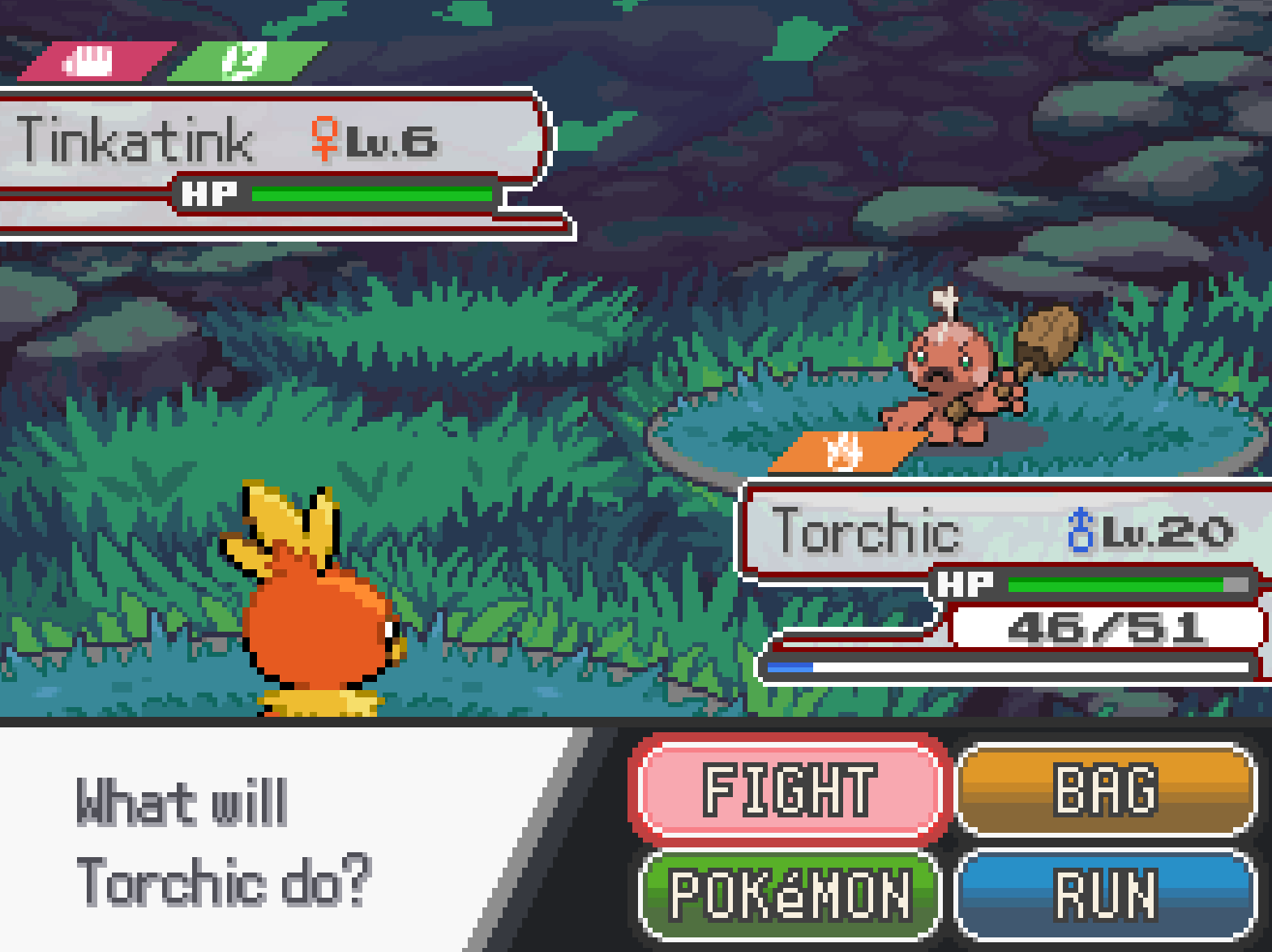Image resolution: width=1272 pixels, height=952 pixels.
Task: Open the BAG menu
Action: coord(1107,789)
